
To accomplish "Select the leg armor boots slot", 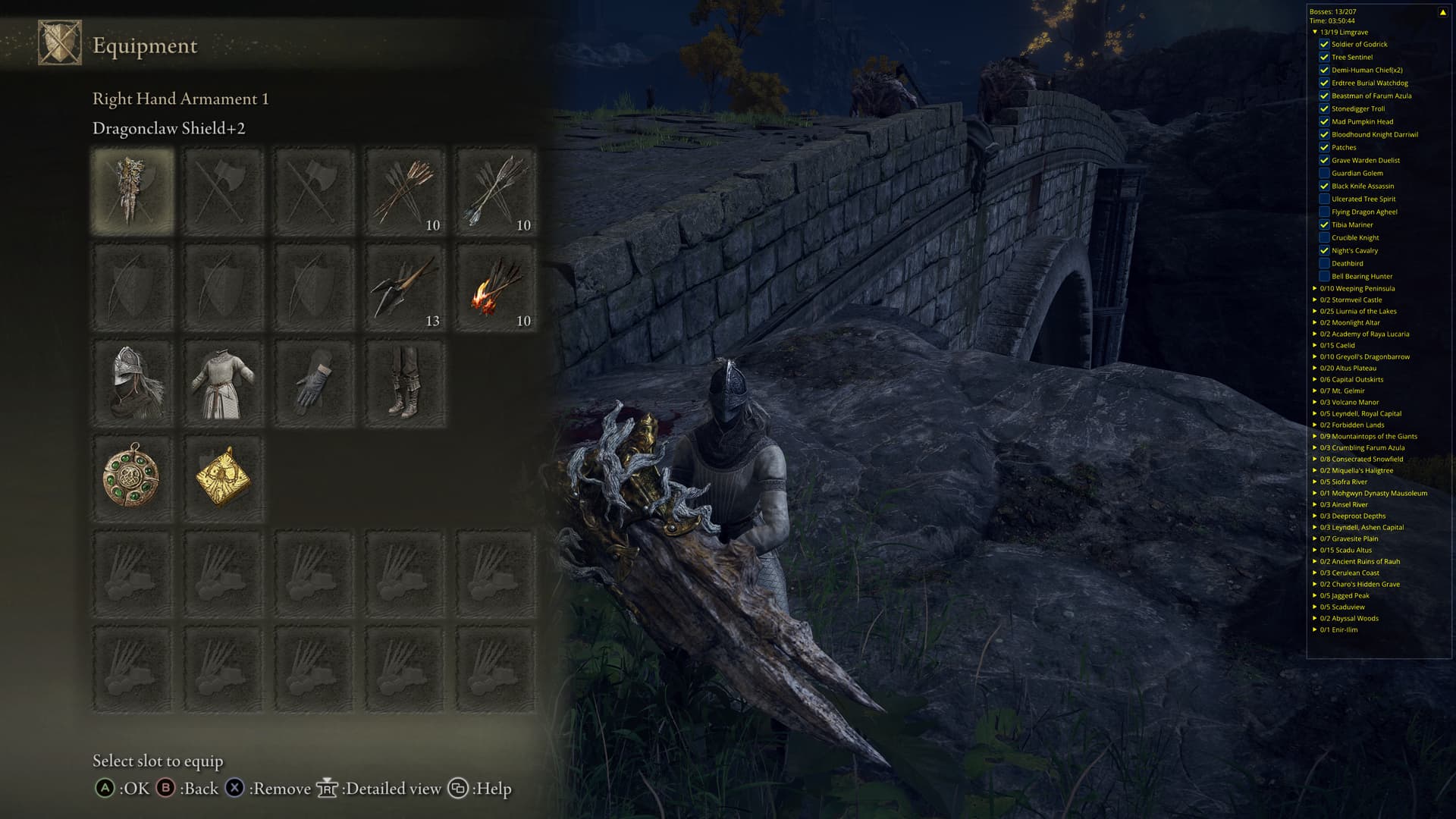I will coord(405,383).
